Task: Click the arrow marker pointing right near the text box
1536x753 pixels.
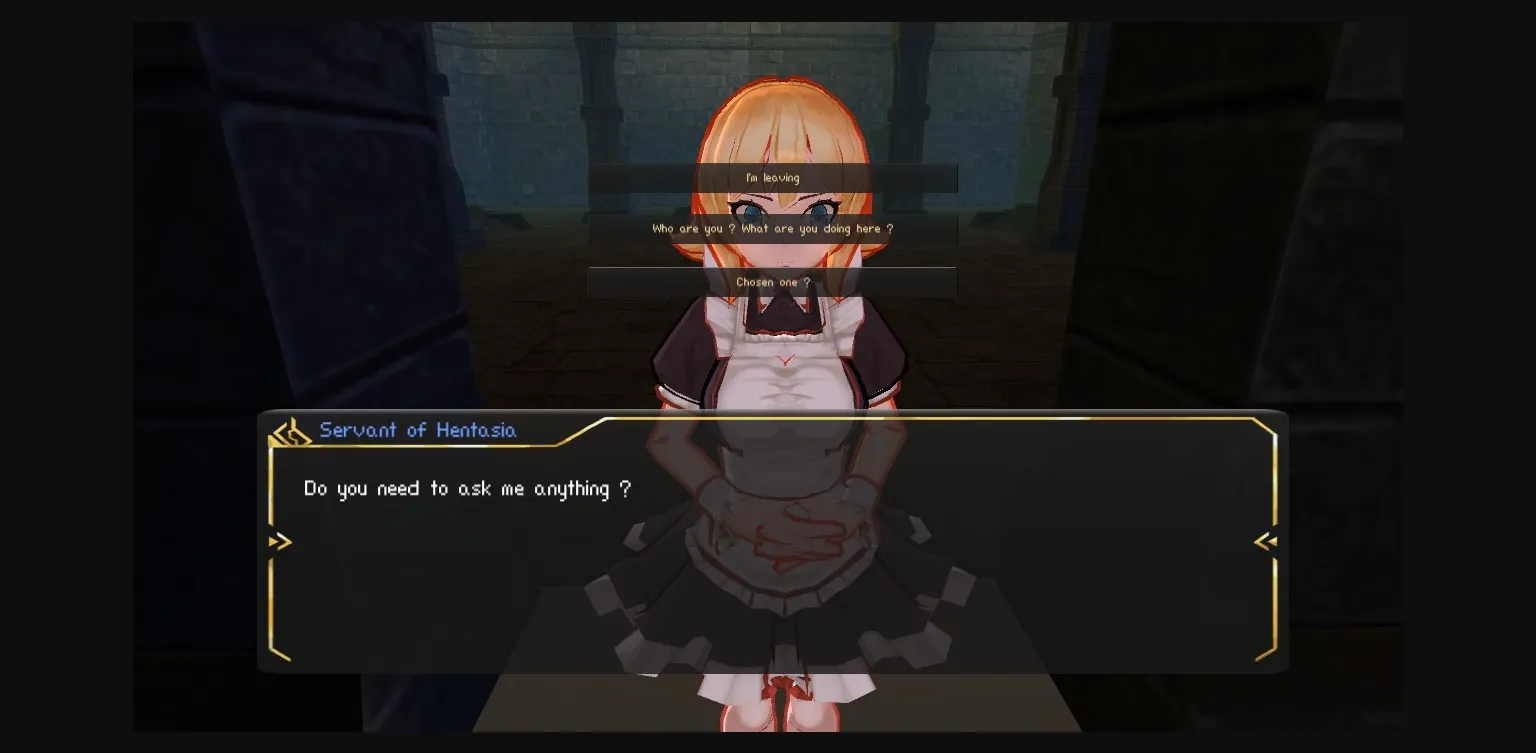Action: 280,541
